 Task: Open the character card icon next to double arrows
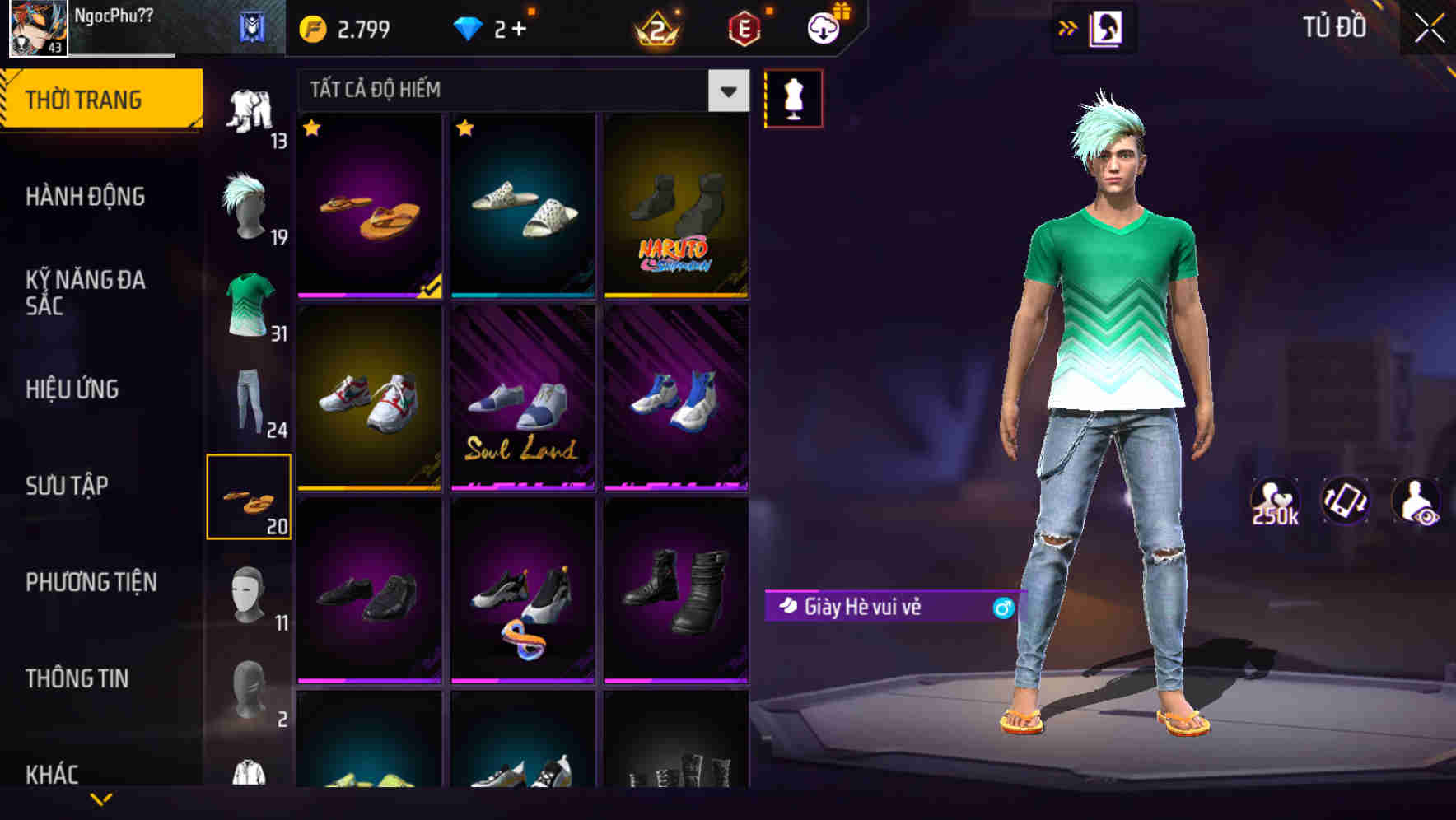click(1105, 26)
